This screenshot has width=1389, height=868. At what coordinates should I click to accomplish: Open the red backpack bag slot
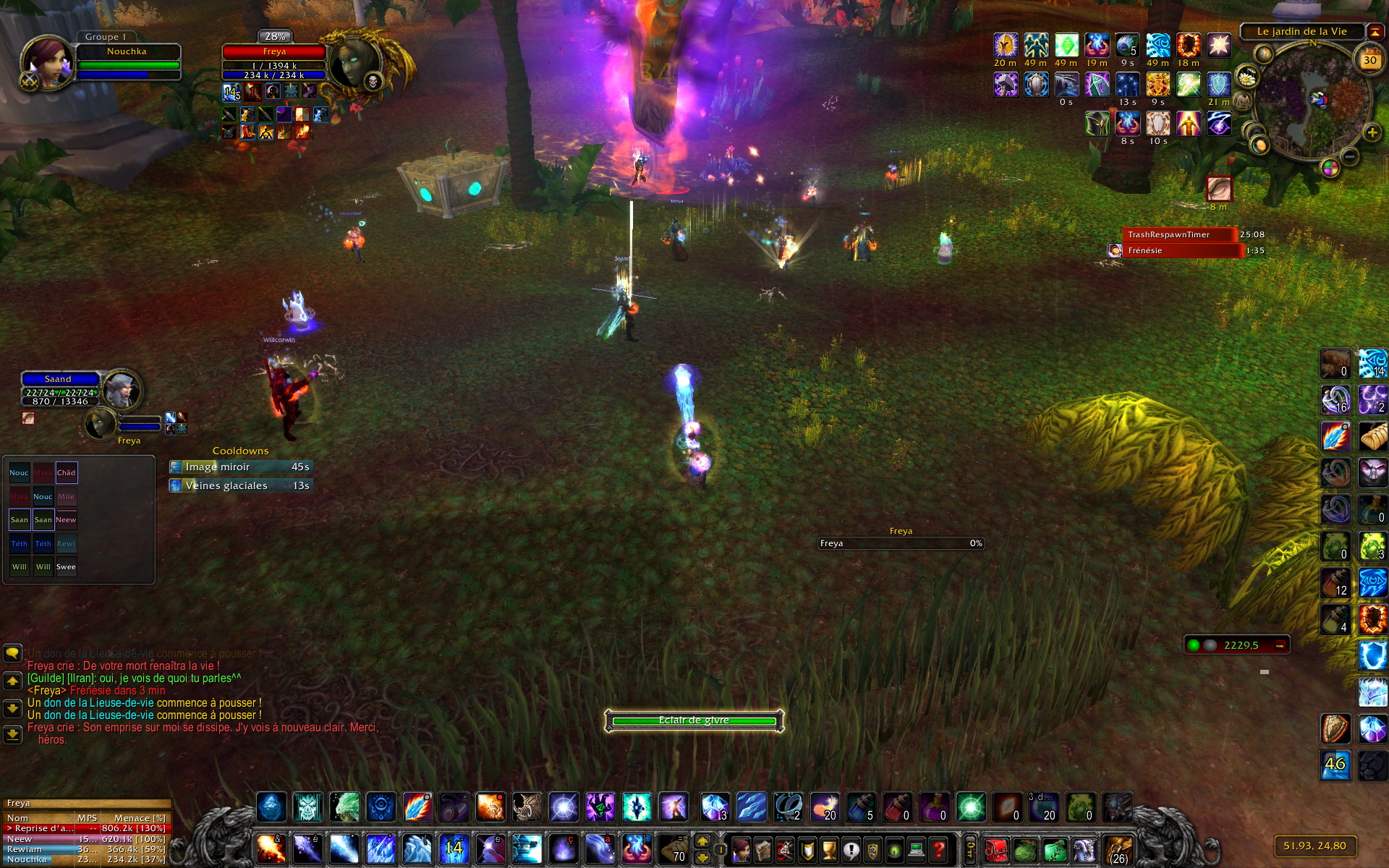pos(996,849)
